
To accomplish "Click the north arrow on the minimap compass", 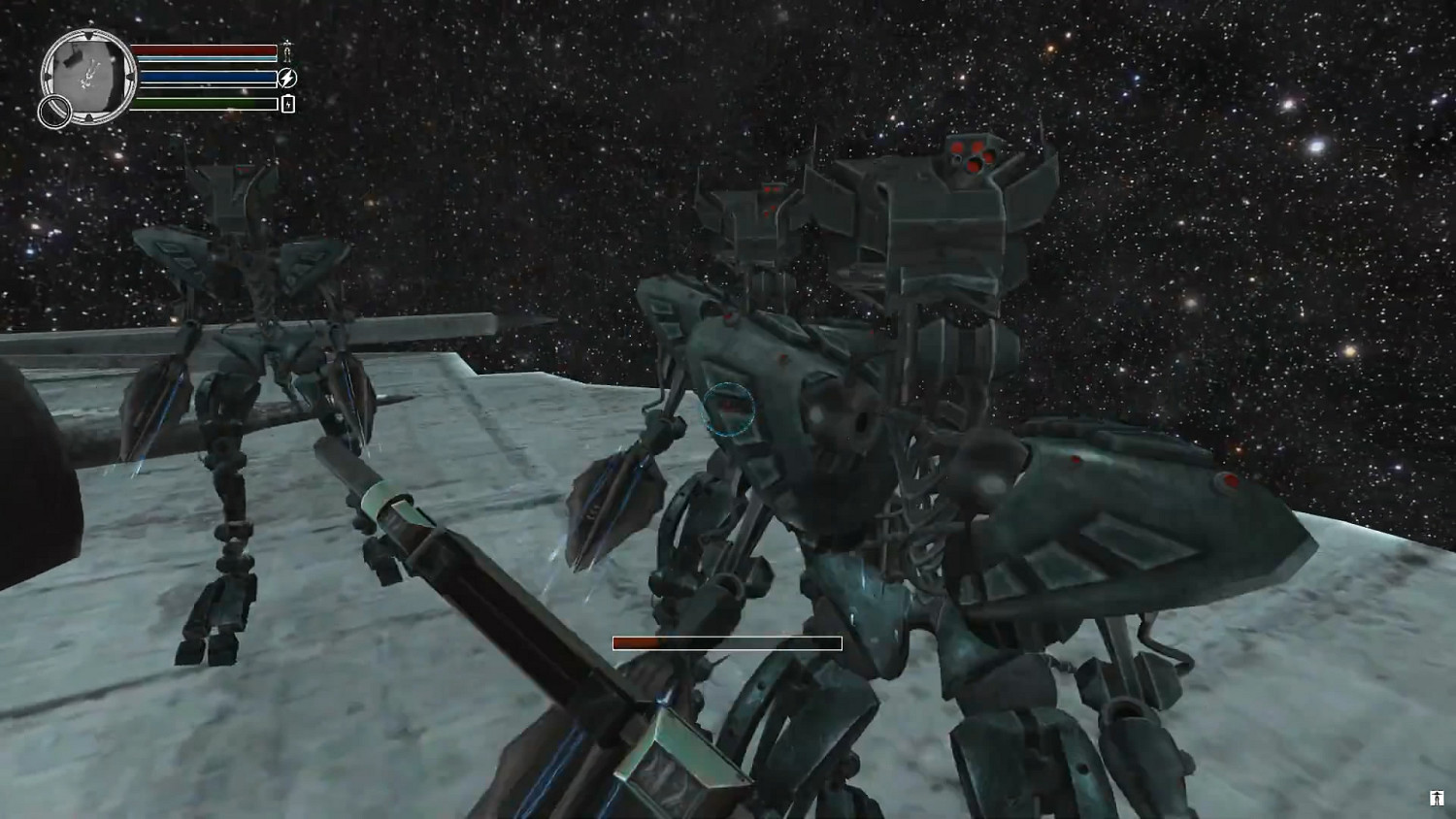I will pos(89,33).
